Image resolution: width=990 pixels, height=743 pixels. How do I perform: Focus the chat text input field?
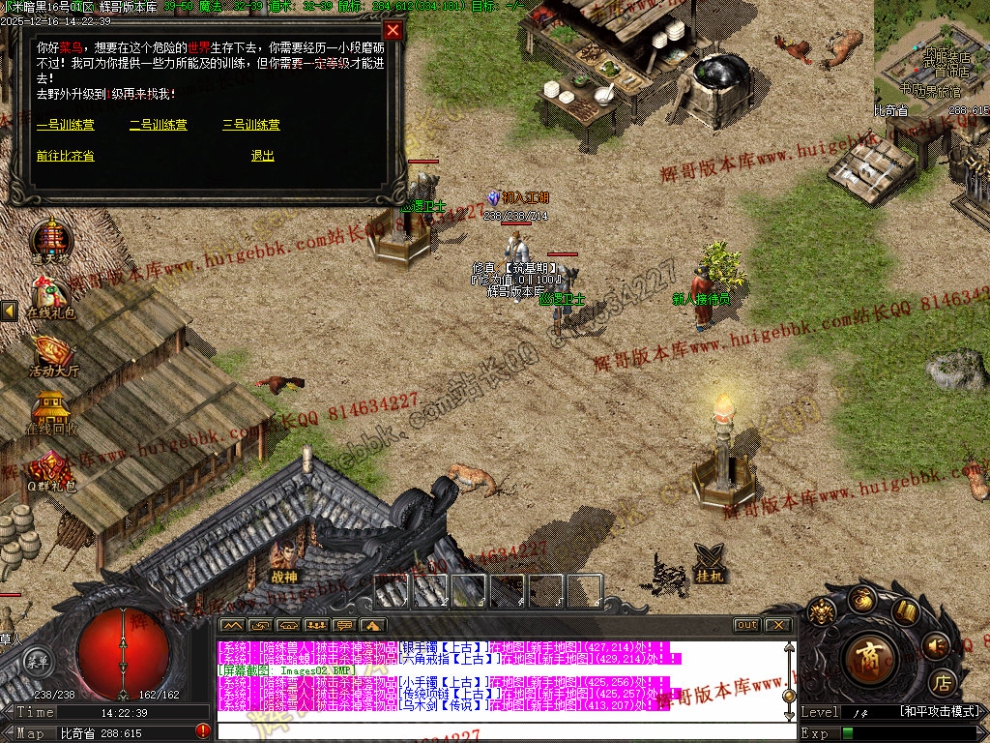point(500,731)
